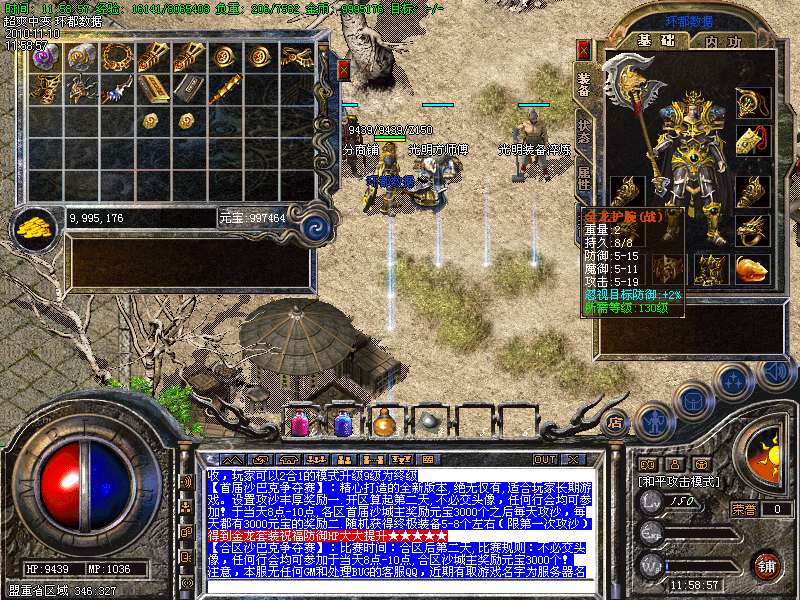Click the OUT button above the chat
This screenshot has width=800, height=600.
coord(545,459)
